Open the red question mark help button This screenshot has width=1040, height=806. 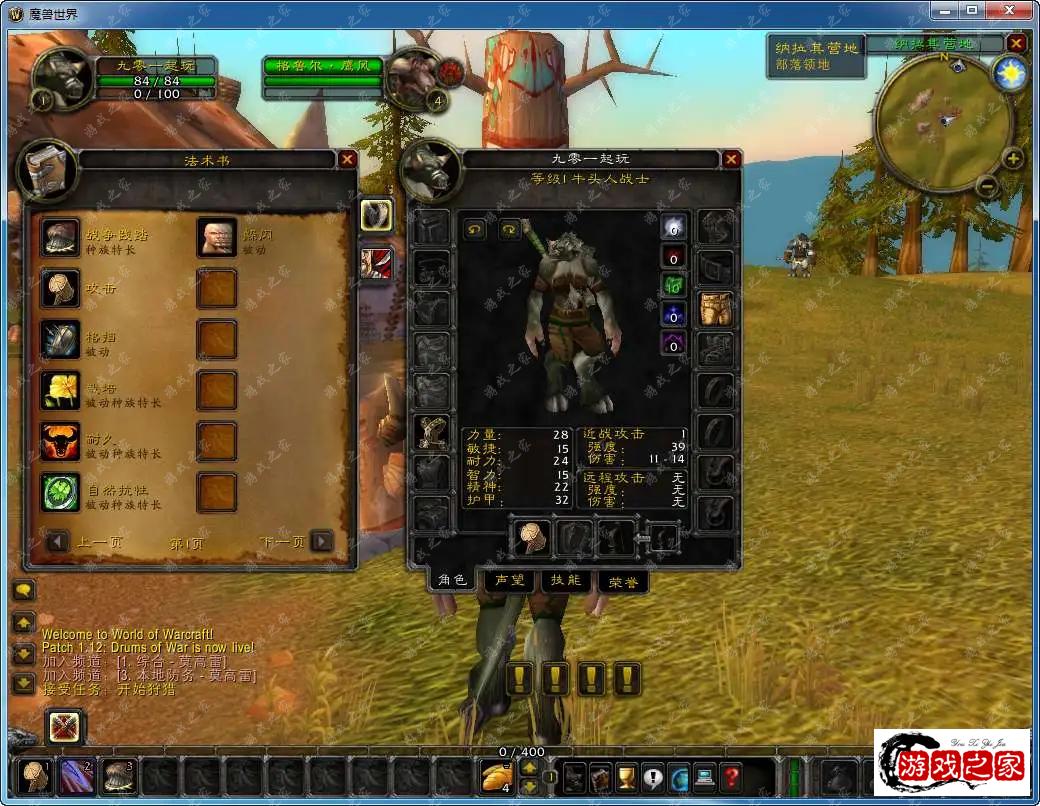(732, 776)
